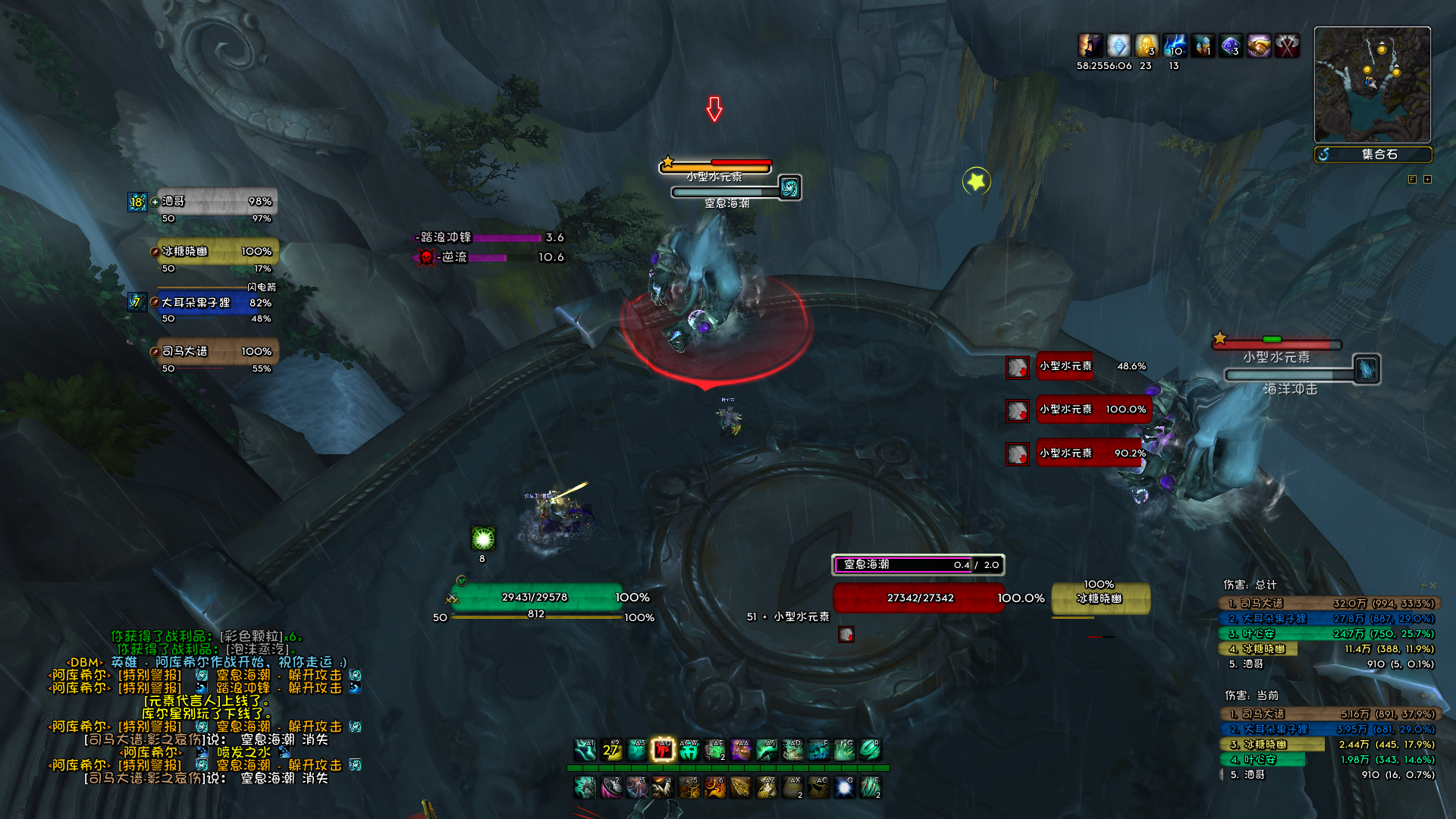Select the hooded figure buff icon
The height and width of the screenshot is (819, 1456).
(1090, 46)
